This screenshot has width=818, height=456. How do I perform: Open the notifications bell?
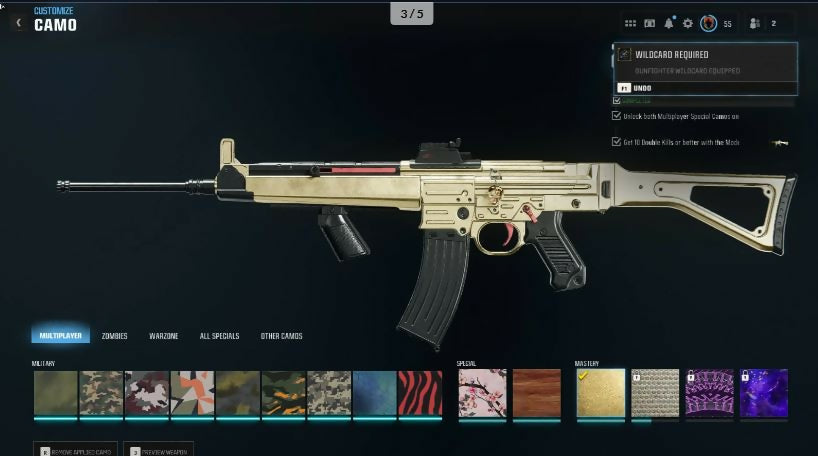coord(669,23)
